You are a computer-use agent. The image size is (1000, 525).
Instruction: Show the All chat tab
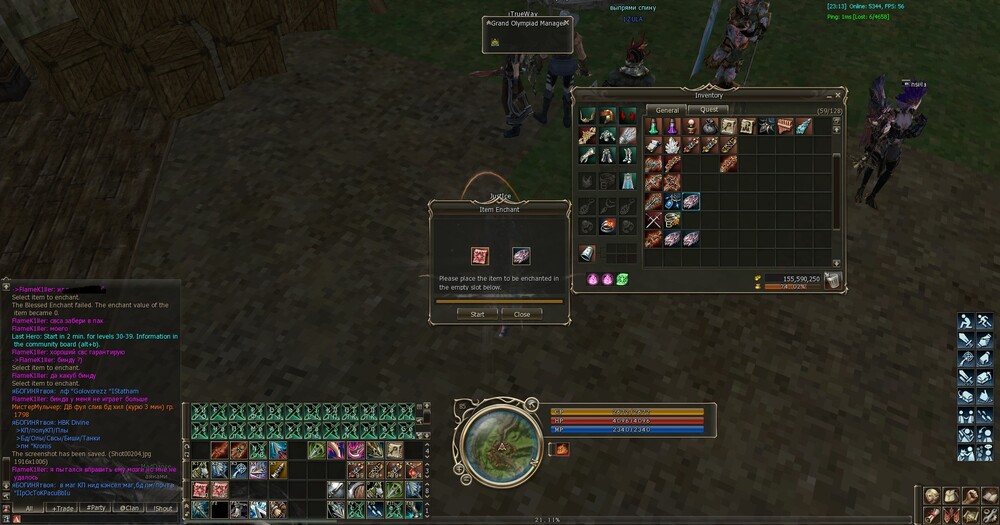tap(30, 508)
